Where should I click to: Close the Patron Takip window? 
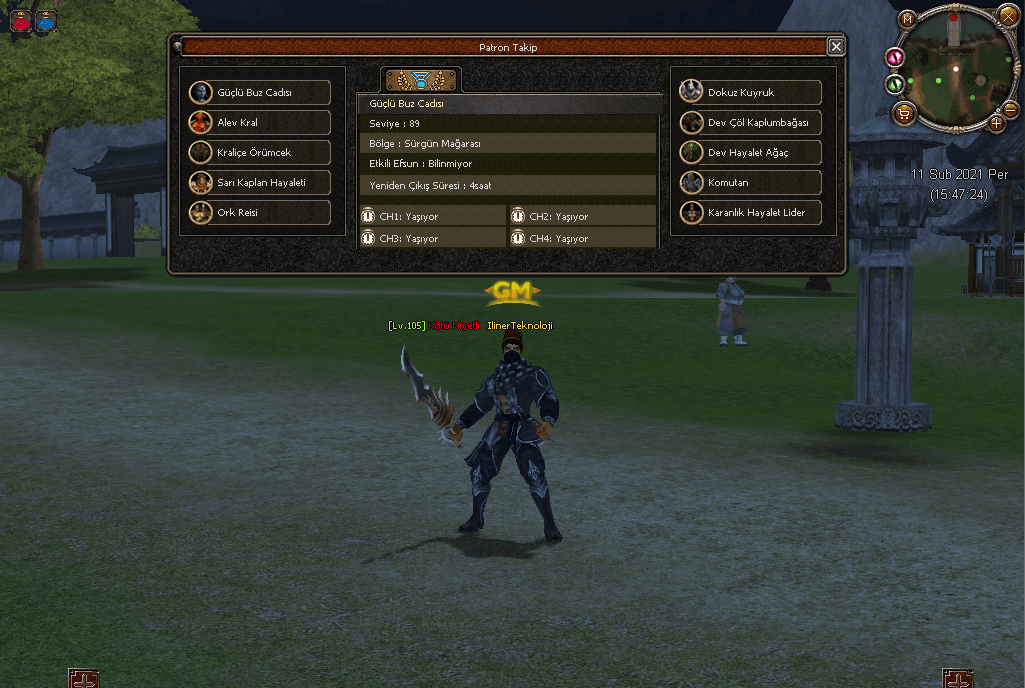836,46
